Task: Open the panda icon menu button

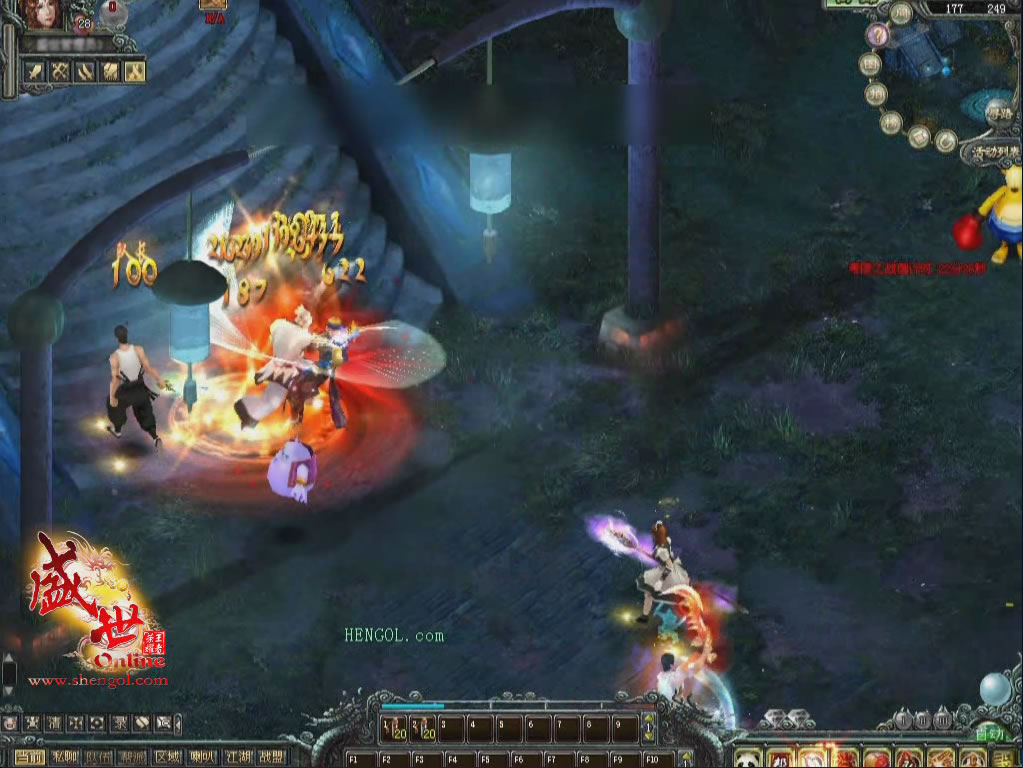Action: 747,758
